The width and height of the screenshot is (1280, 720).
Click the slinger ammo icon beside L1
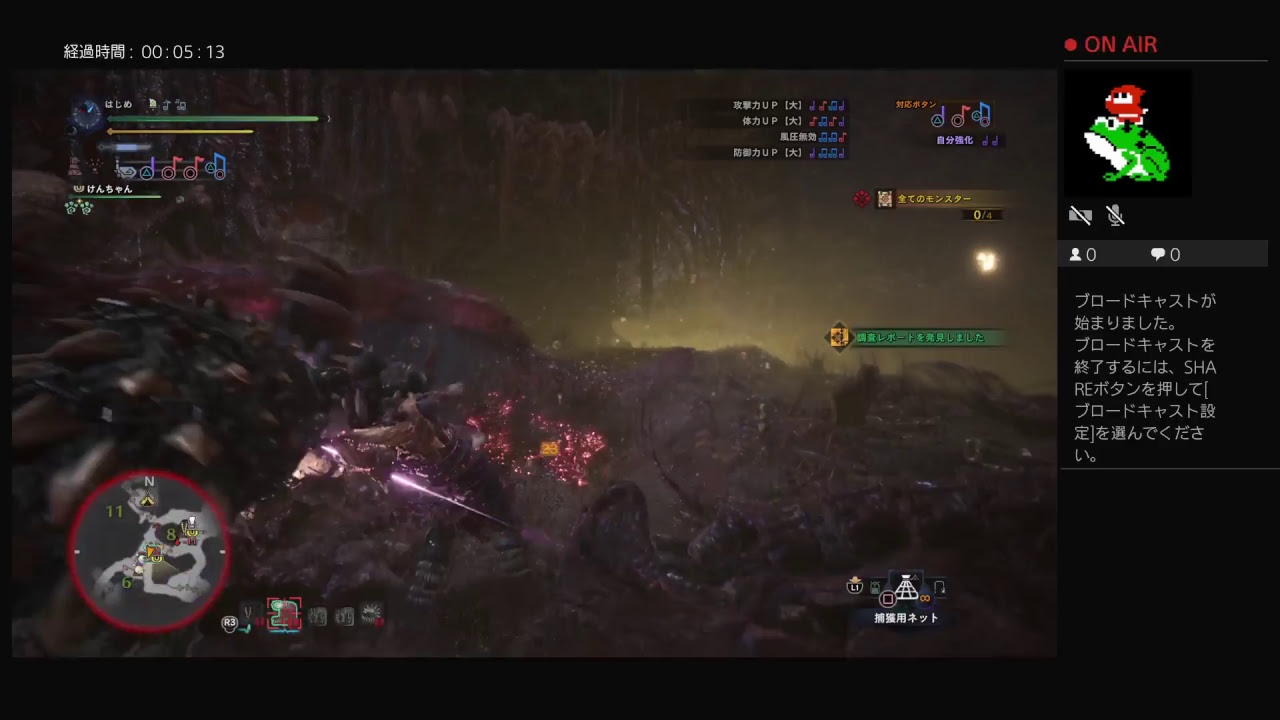click(x=875, y=586)
